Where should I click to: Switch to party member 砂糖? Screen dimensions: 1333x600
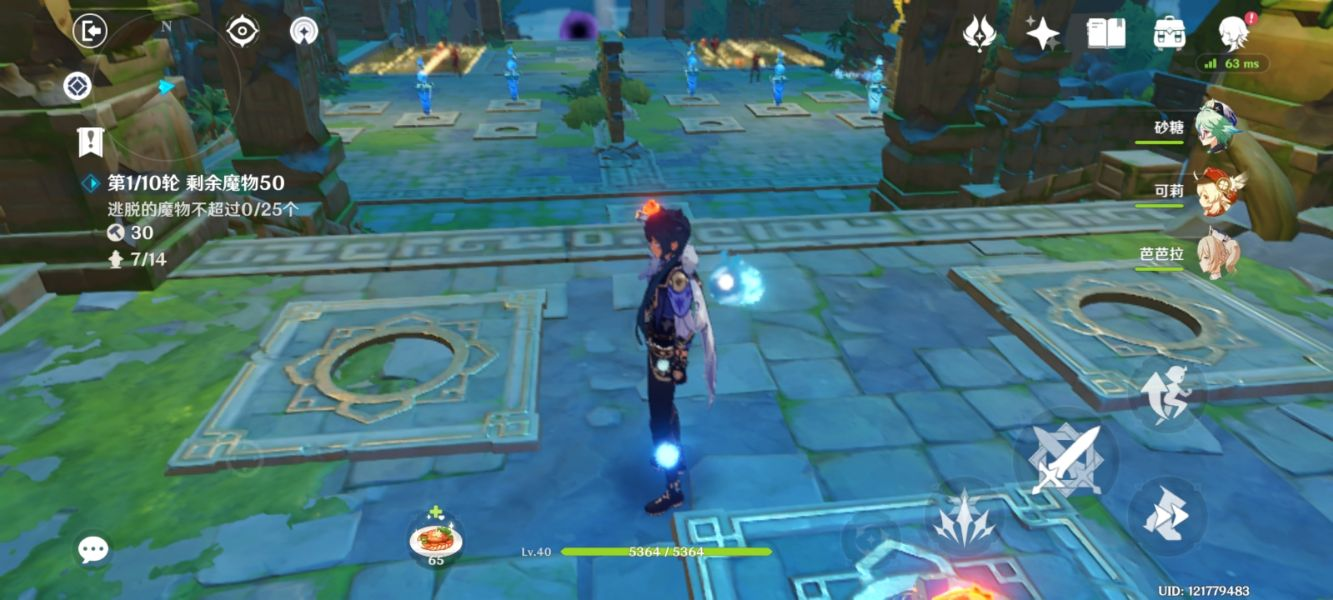(x=1215, y=130)
